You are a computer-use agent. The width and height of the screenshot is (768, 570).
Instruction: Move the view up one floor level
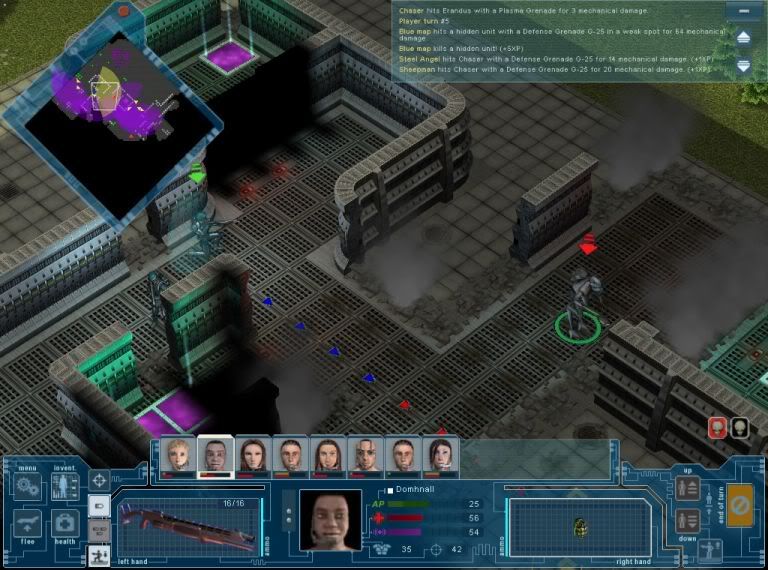(x=688, y=488)
